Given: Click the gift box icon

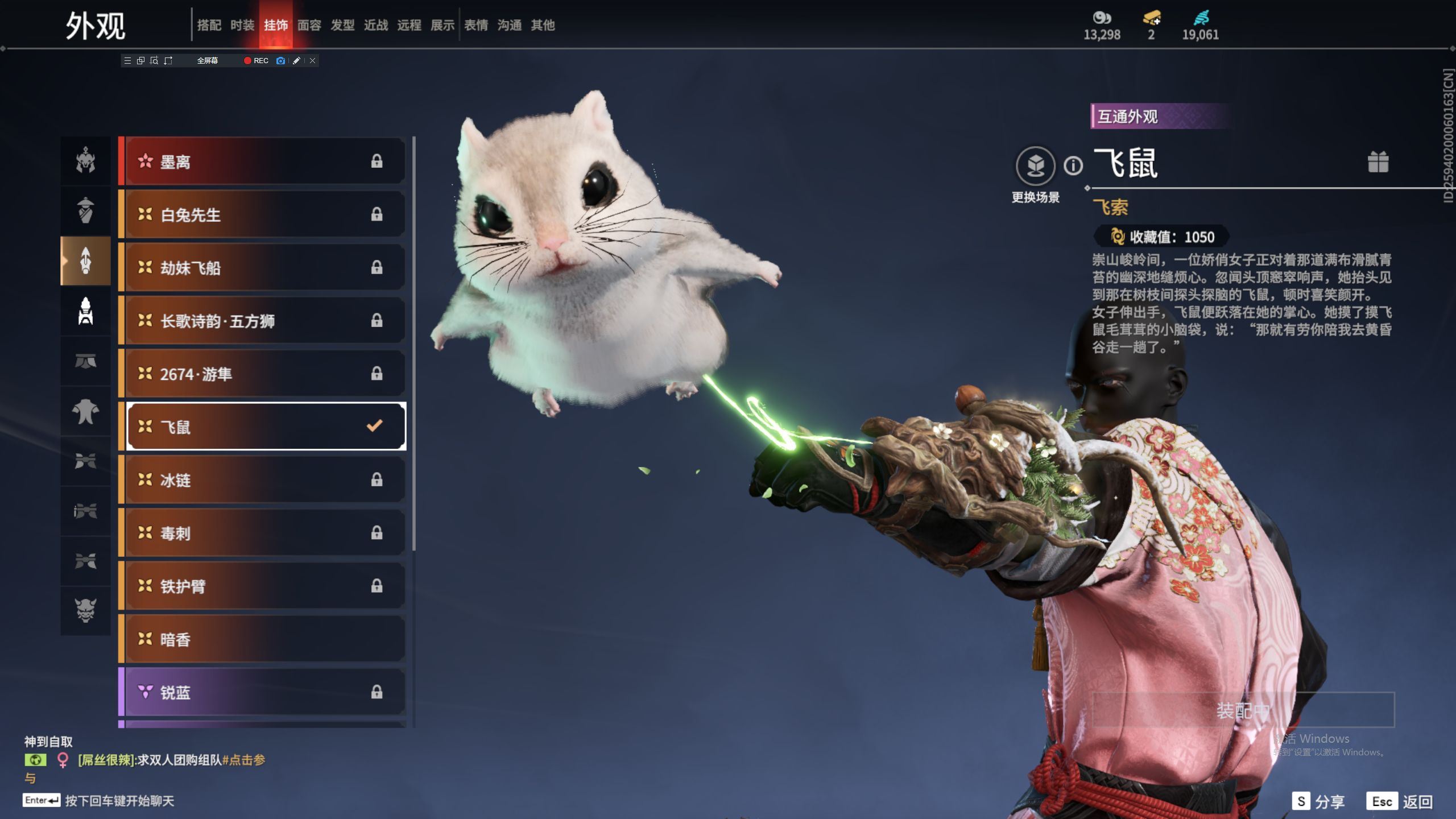Looking at the screenshot, I should 1378,162.
